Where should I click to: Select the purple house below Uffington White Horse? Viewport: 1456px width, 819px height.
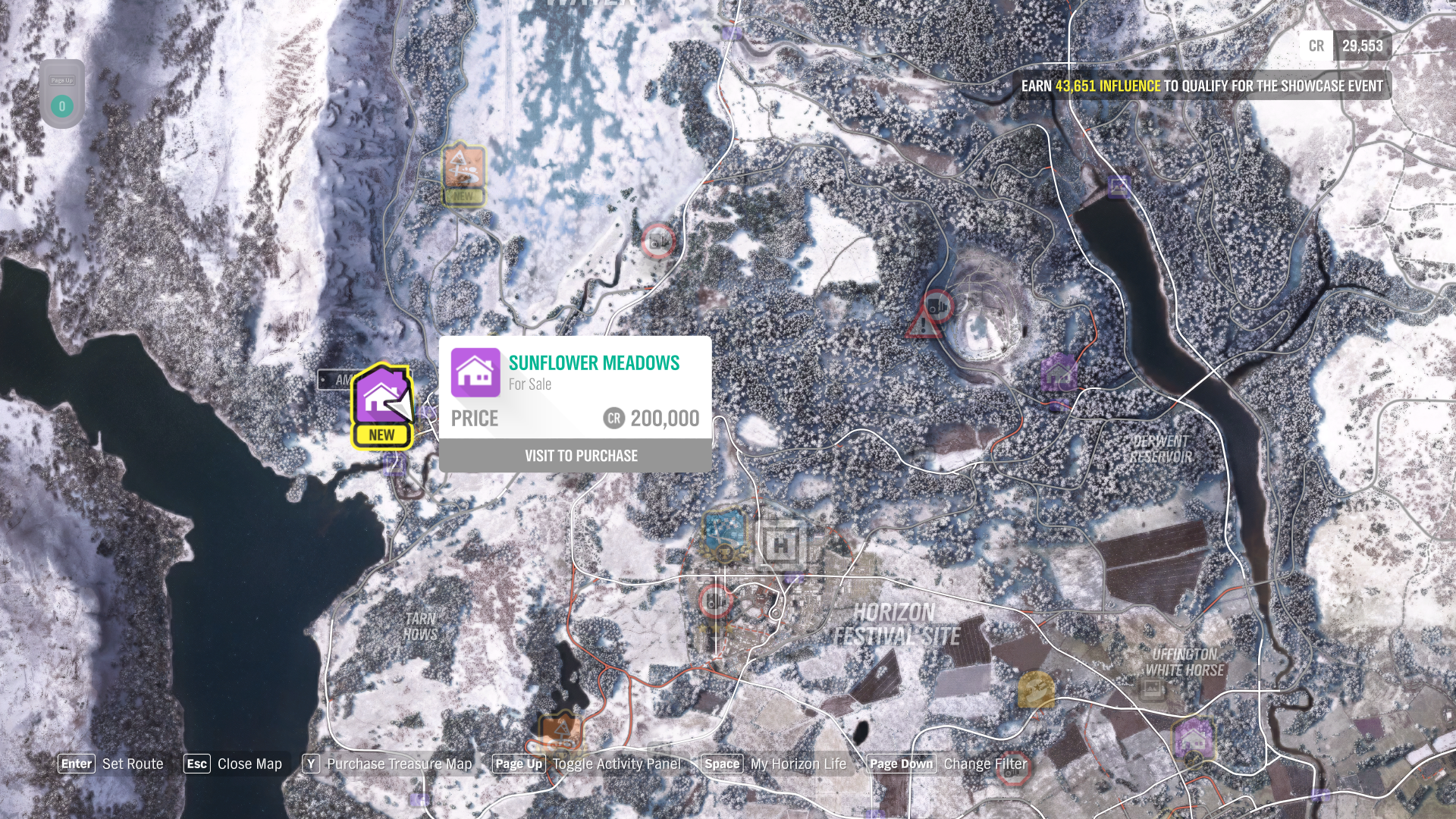1193,737
